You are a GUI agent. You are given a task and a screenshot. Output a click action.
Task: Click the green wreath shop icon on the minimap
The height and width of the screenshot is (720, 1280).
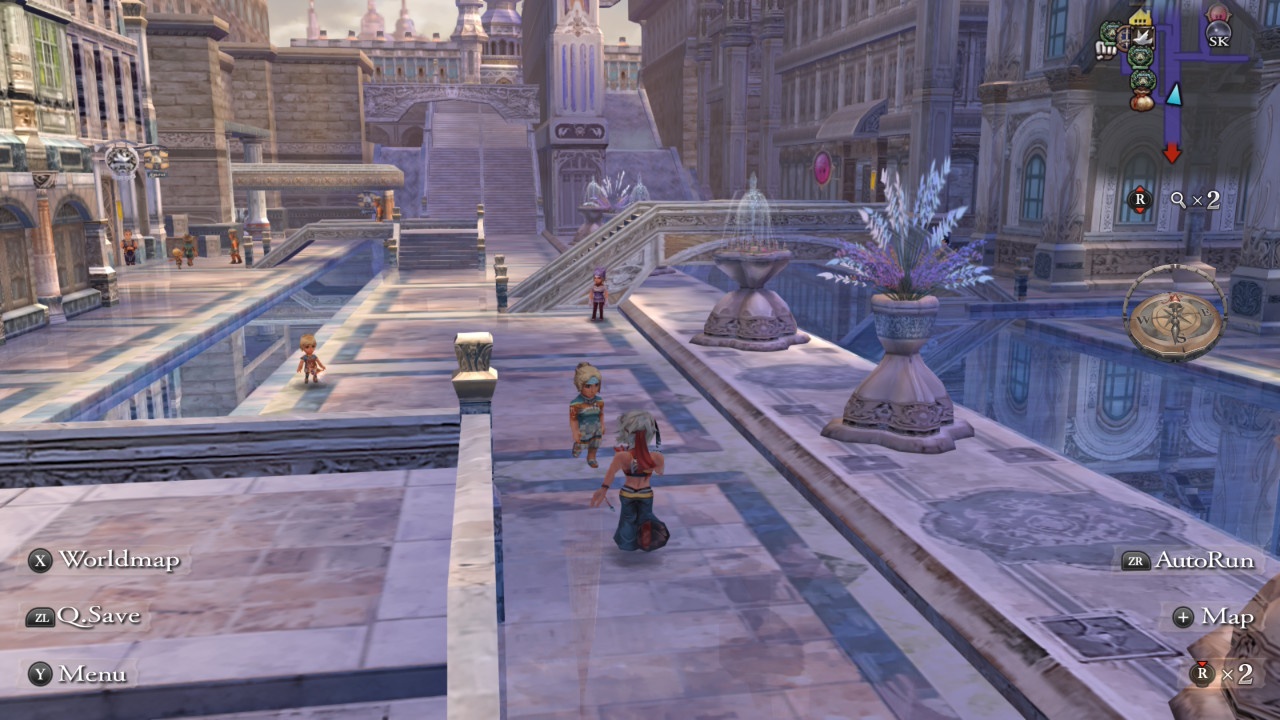coord(1140,57)
